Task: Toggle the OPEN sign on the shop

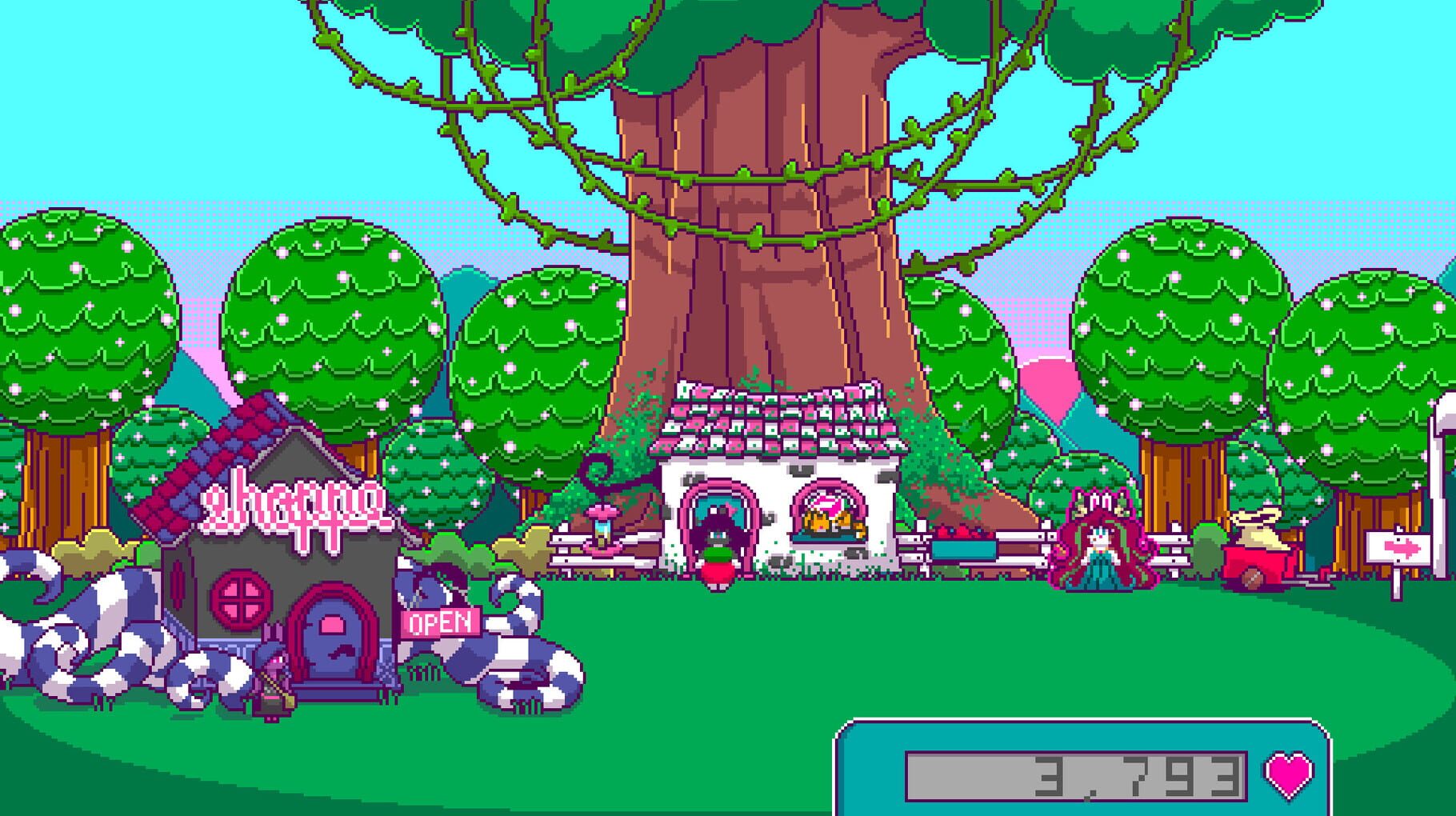Action: [x=439, y=621]
